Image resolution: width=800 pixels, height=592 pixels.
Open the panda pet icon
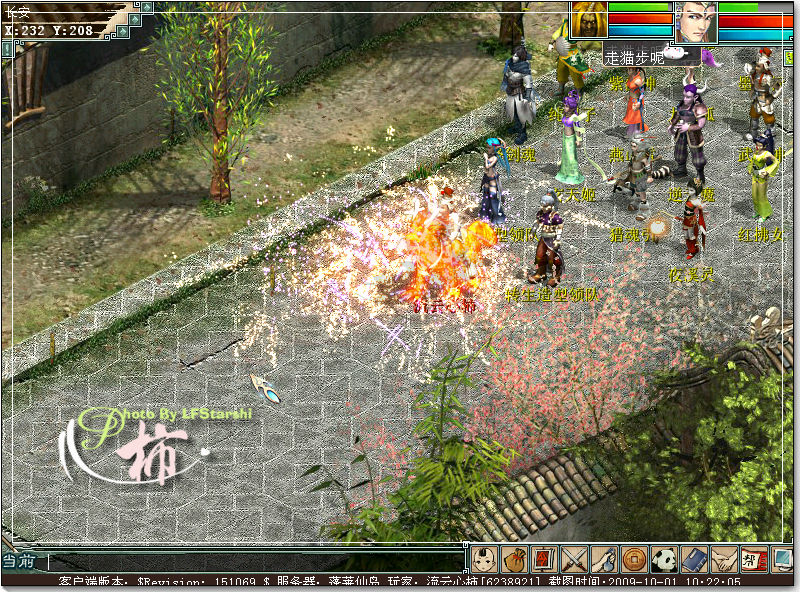pyautogui.click(x=663, y=559)
